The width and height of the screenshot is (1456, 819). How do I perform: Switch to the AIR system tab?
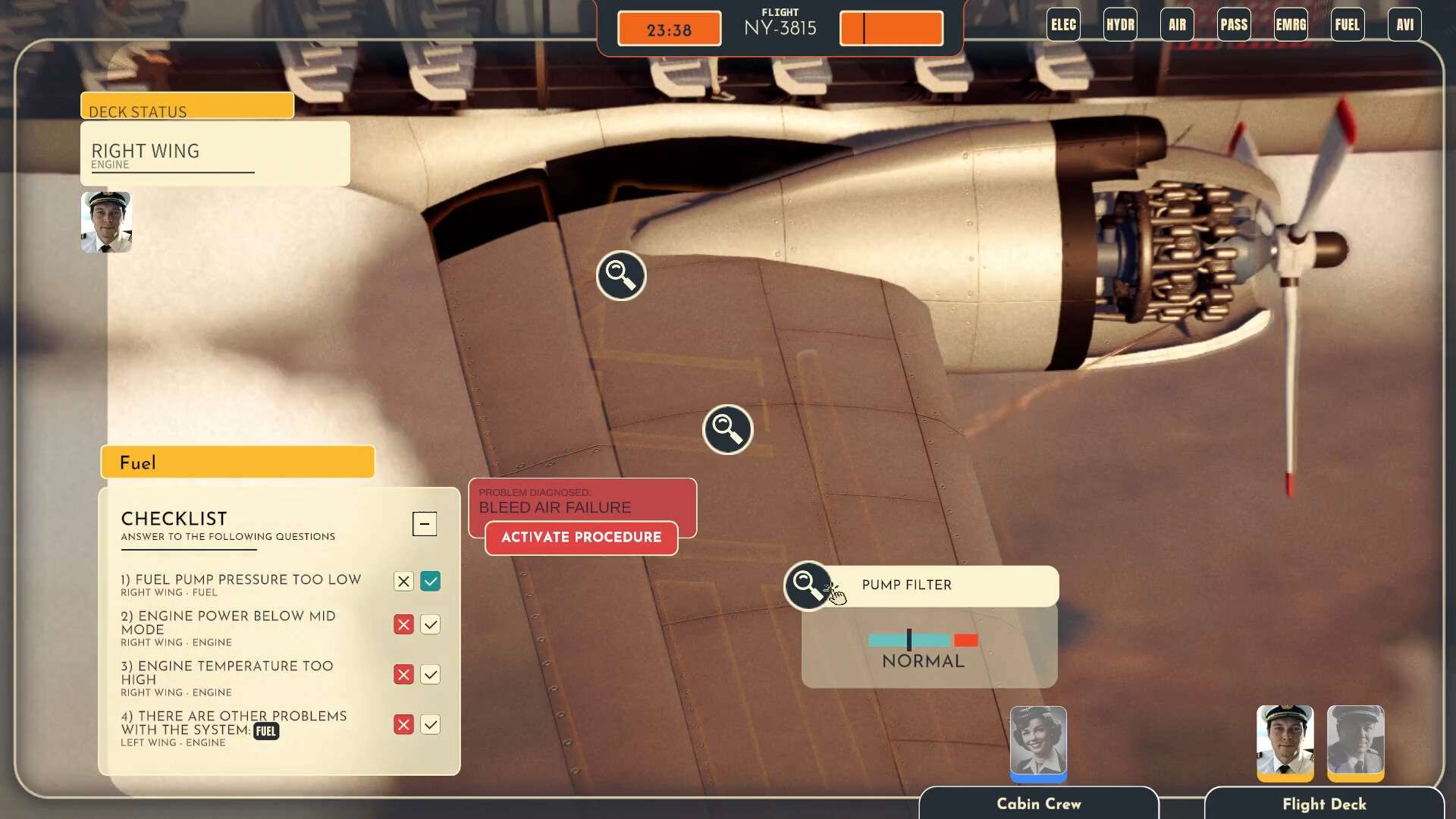coord(1177,25)
